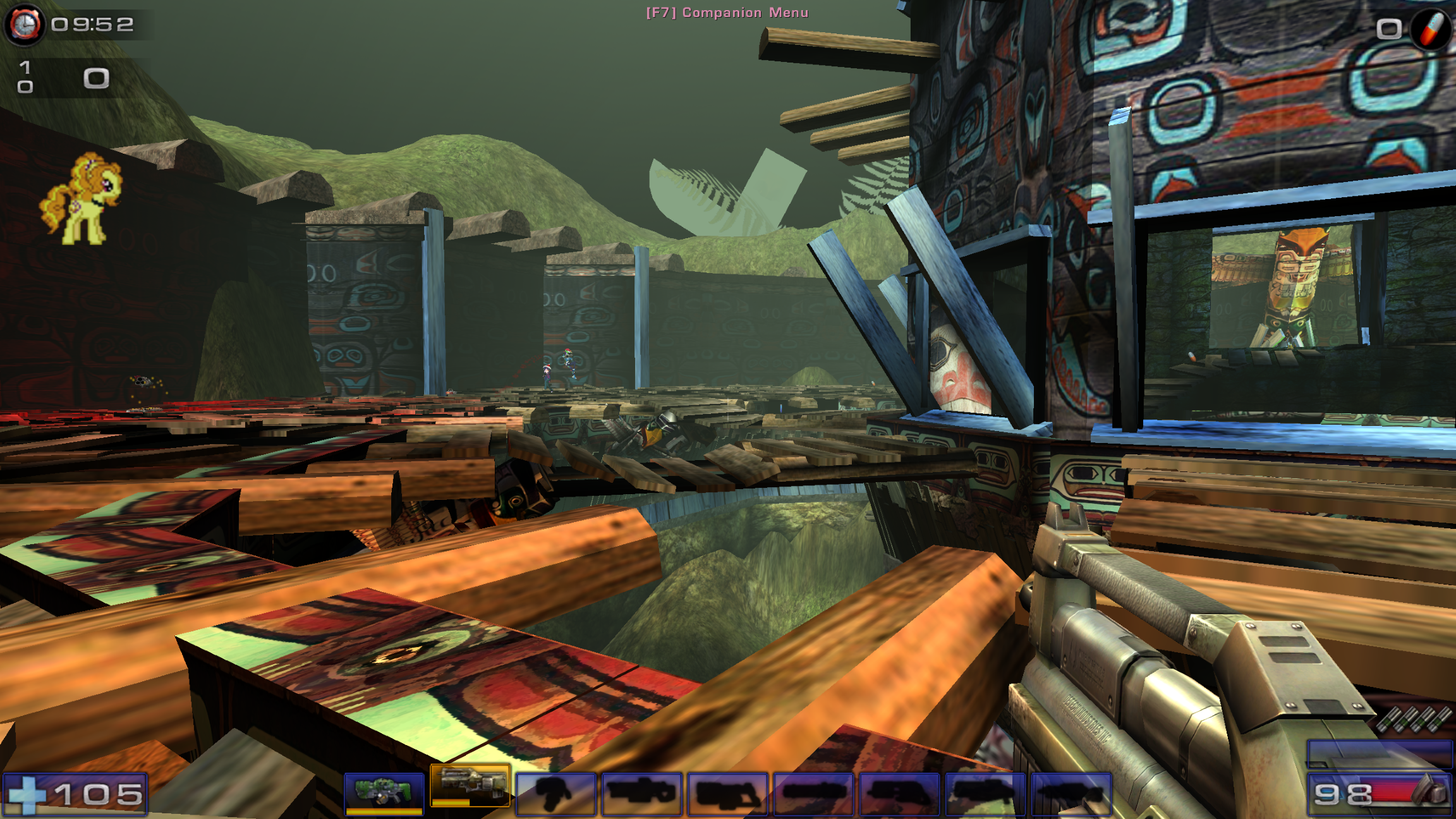Choose the highlighted Assault Rifle weapon slot
1456x819 pixels.
tap(470, 786)
